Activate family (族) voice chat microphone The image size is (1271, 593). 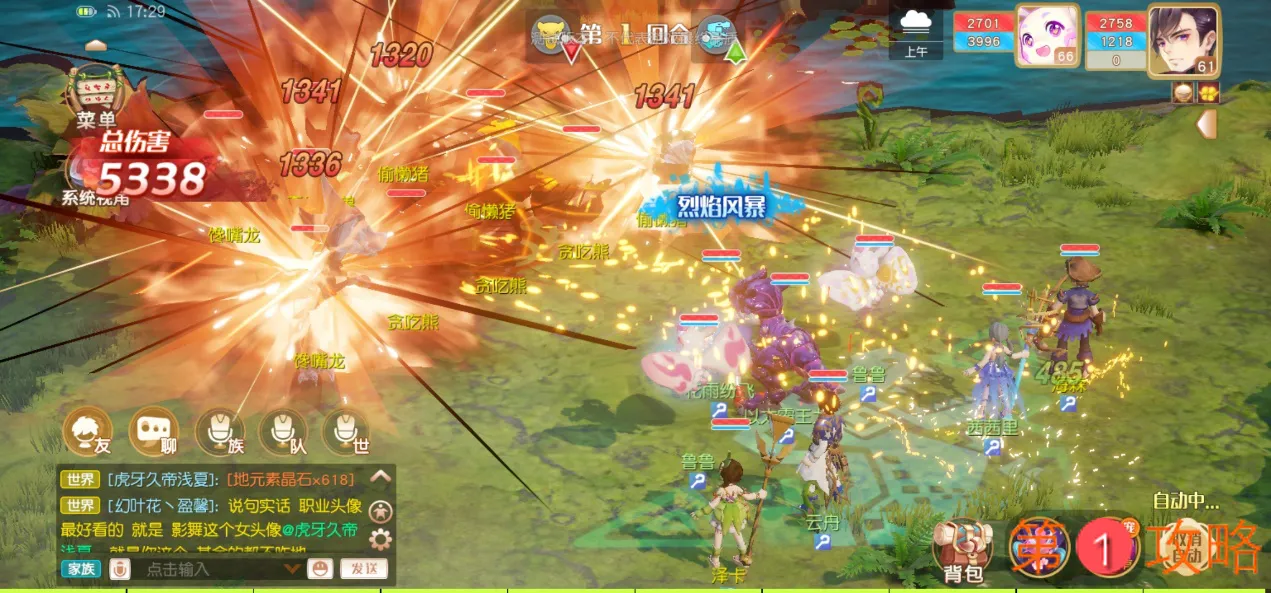[219, 432]
